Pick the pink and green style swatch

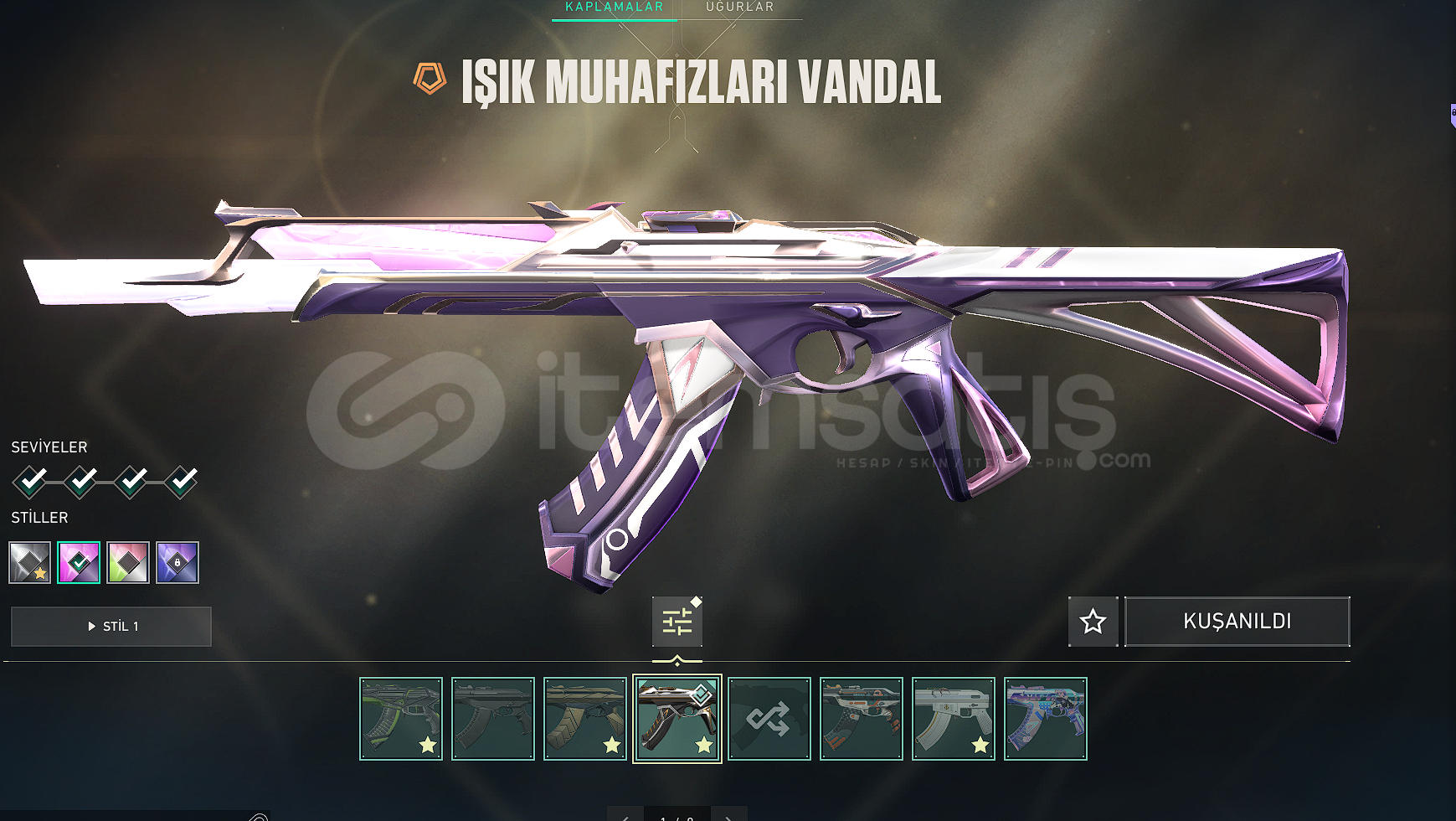pos(128,562)
